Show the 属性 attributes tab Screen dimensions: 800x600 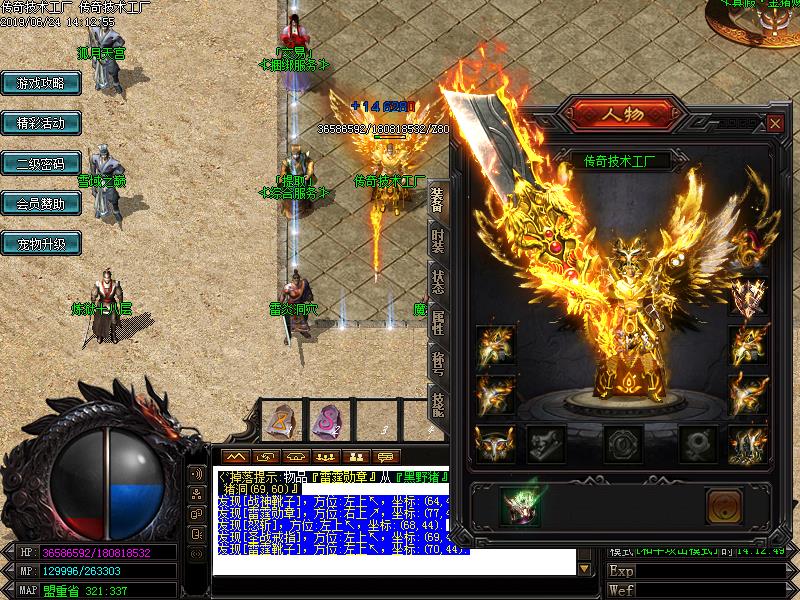437,323
